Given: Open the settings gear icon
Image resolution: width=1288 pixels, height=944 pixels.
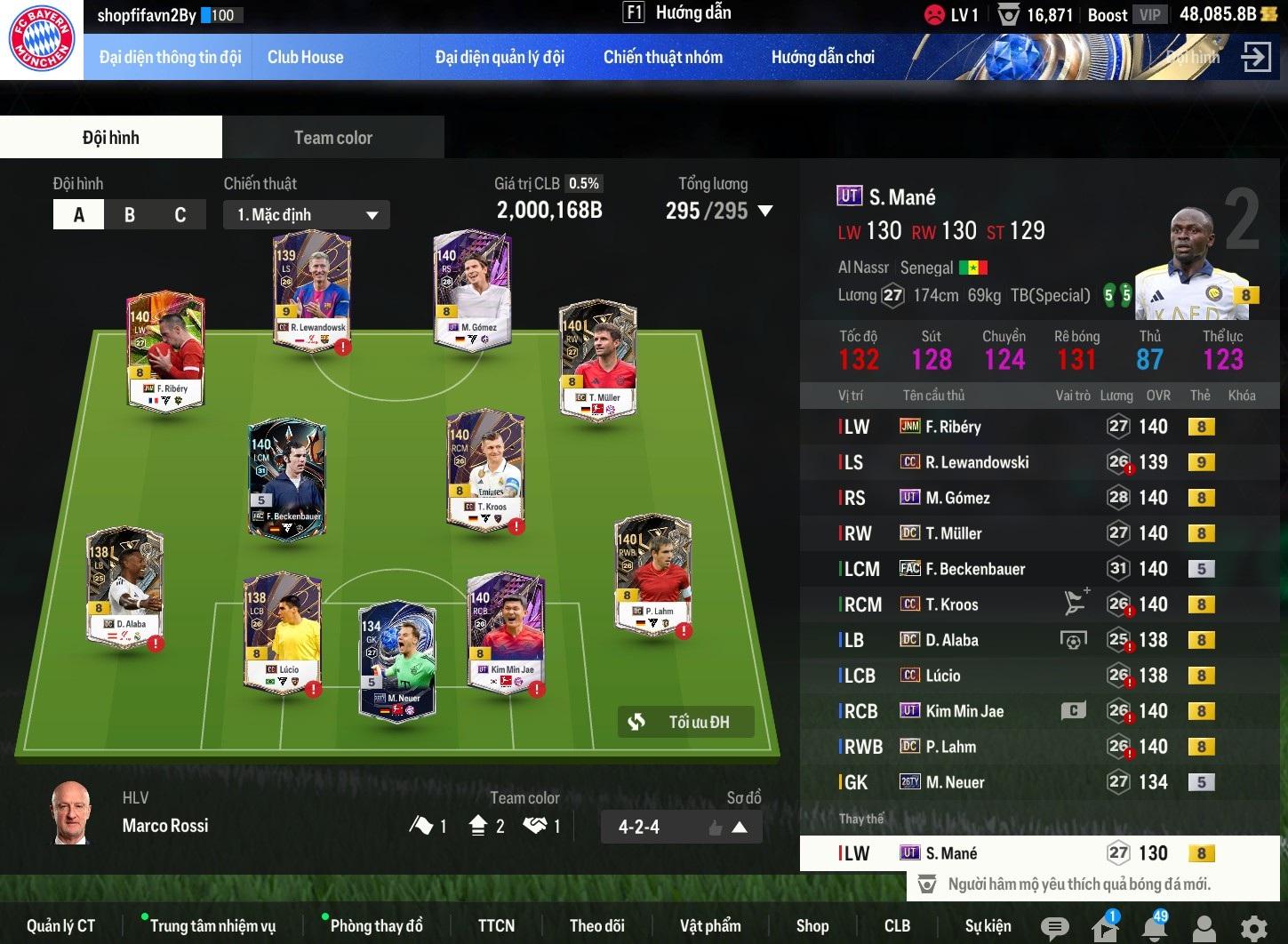Looking at the screenshot, I should [x=1253, y=928].
